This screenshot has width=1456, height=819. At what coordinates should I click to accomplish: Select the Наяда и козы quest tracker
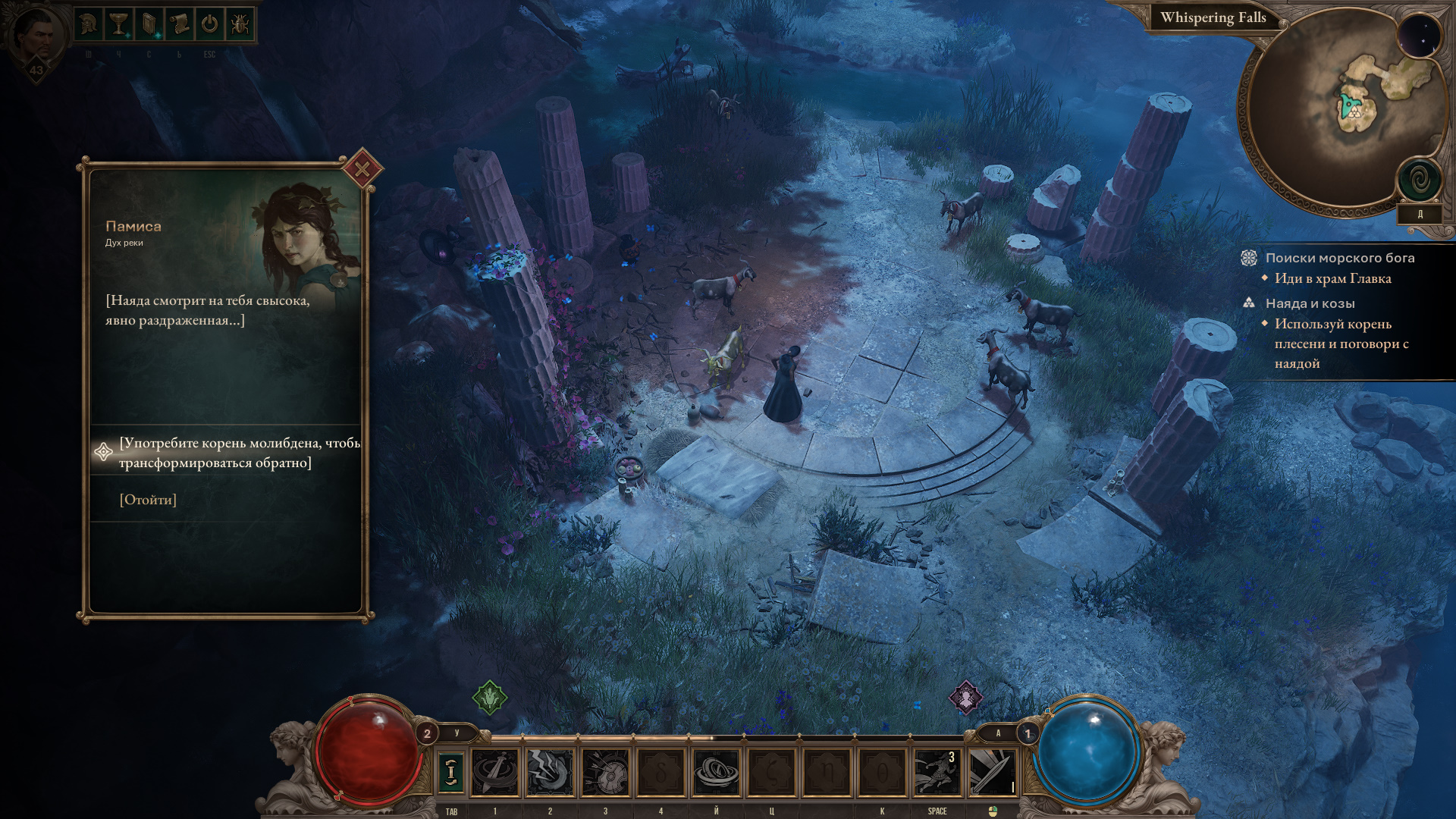point(1310,303)
